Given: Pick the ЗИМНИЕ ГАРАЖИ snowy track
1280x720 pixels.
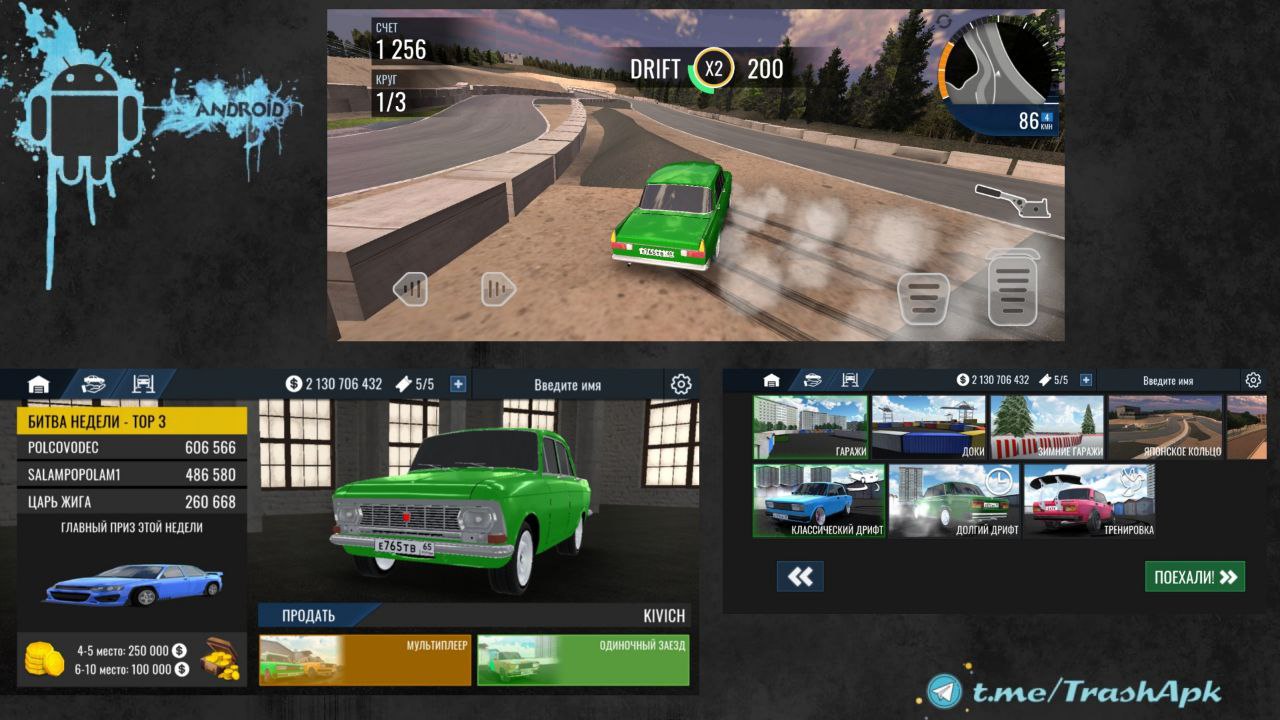Looking at the screenshot, I should tap(1047, 427).
